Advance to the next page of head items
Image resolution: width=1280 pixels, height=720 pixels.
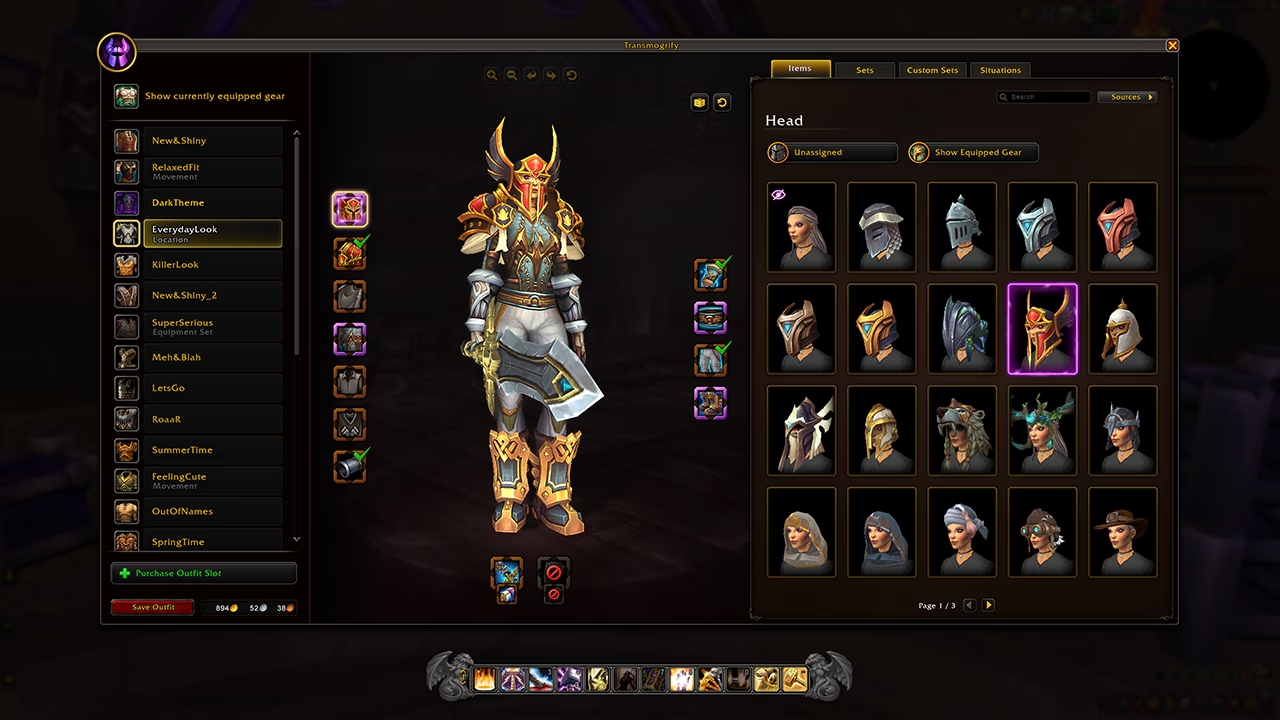pos(988,605)
